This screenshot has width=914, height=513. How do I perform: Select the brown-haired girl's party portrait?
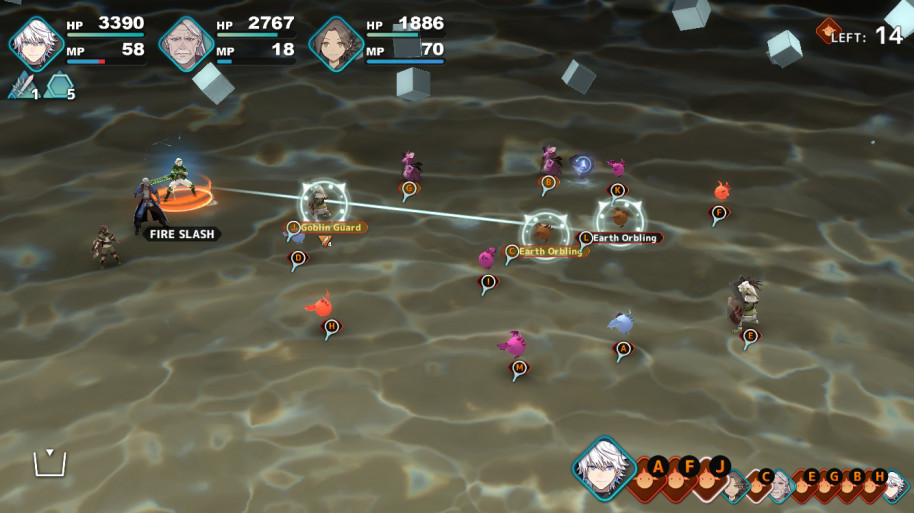(335, 43)
